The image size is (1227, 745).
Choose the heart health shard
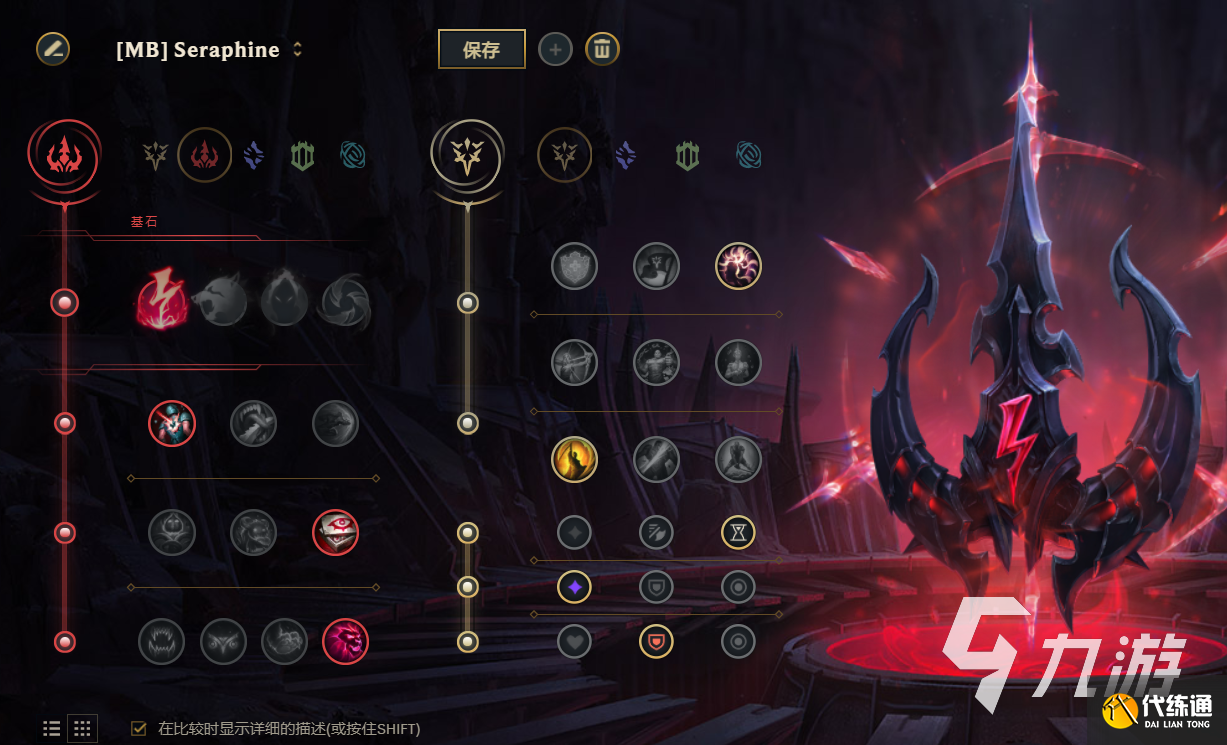tap(575, 641)
